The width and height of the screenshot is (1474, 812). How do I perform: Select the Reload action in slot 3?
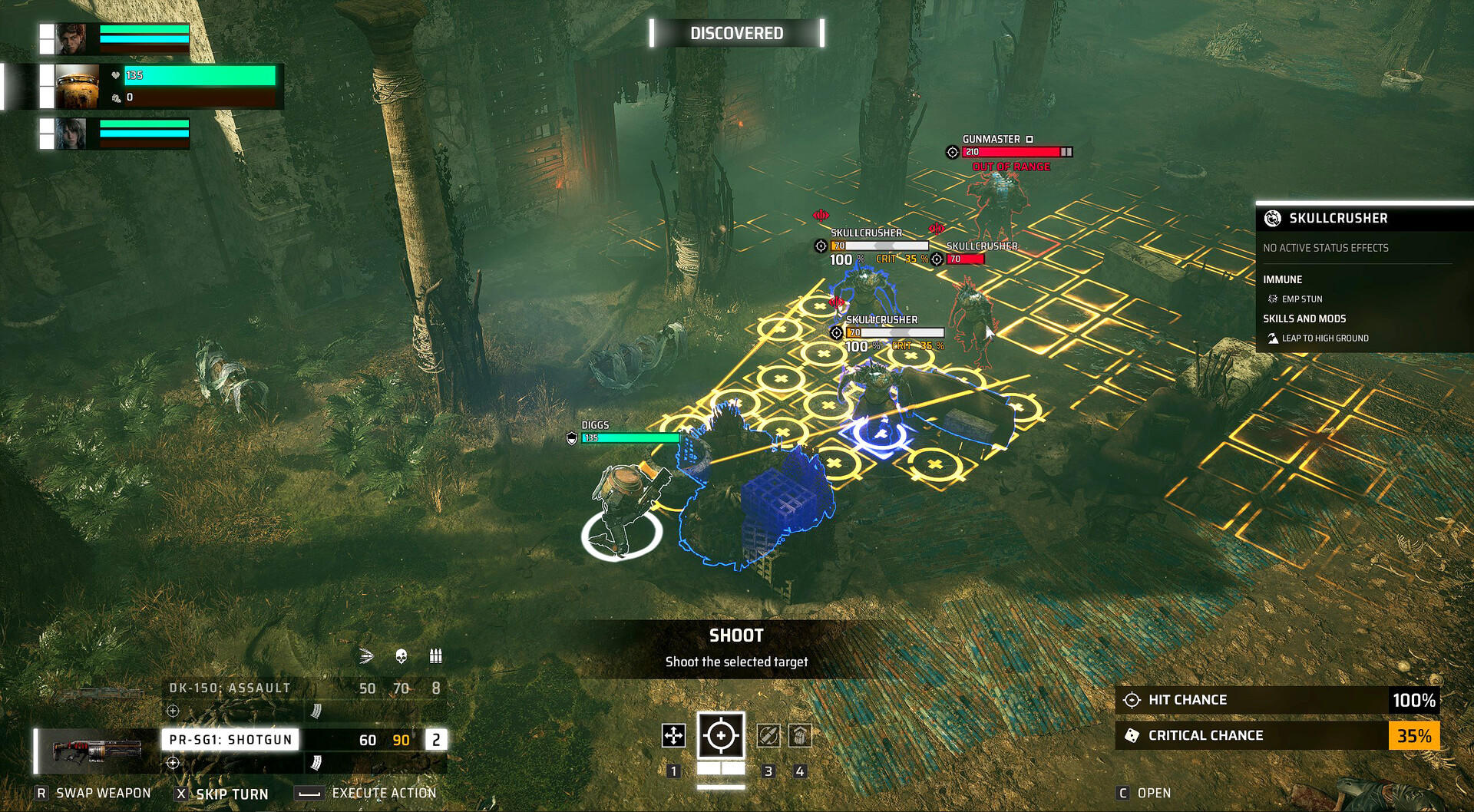click(x=768, y=735)
